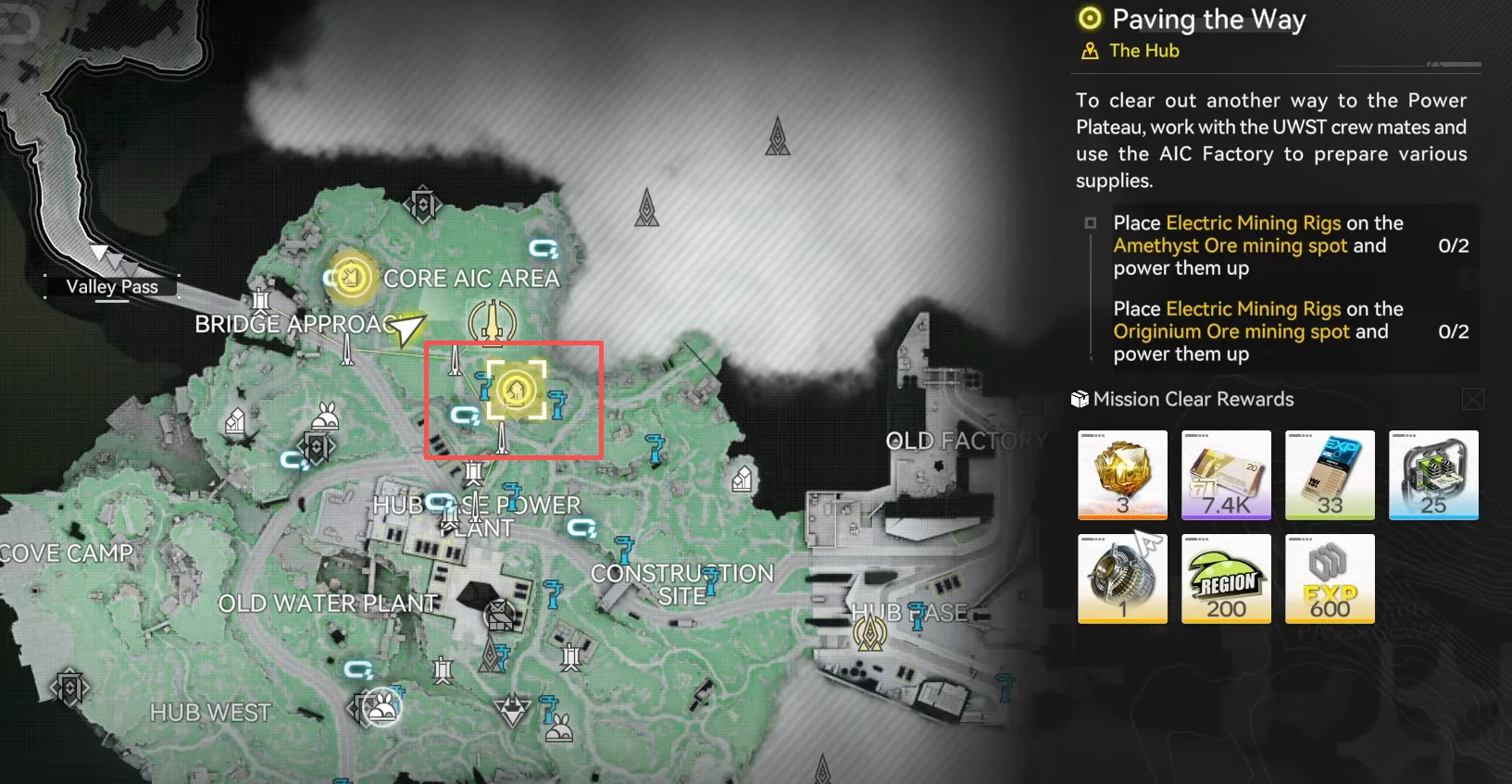Select the metal gear reward showing 1
Screen dimensions: 1512x784
[1122, 578]
